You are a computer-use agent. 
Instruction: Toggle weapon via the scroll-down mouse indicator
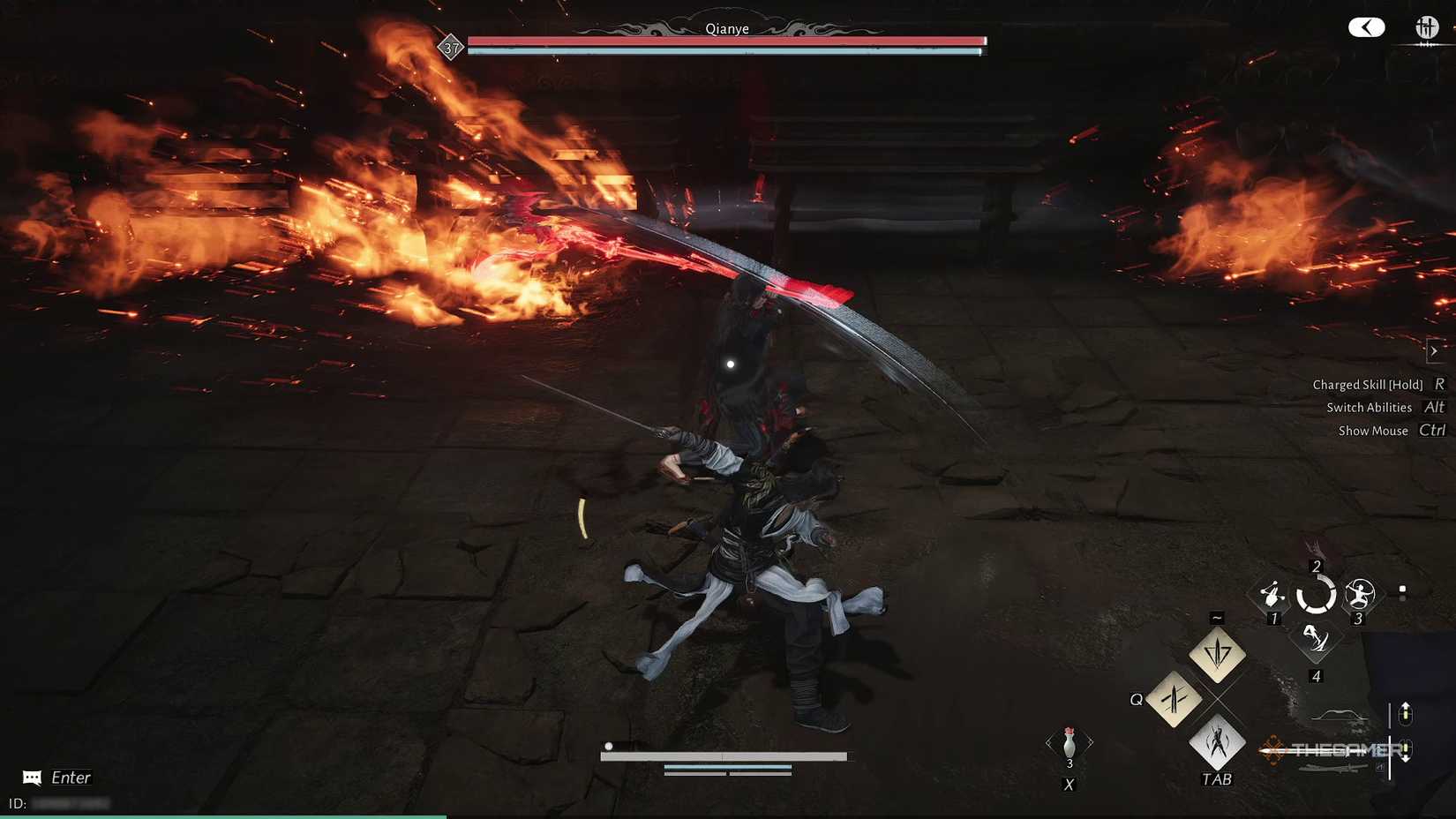coord(1406,749)
